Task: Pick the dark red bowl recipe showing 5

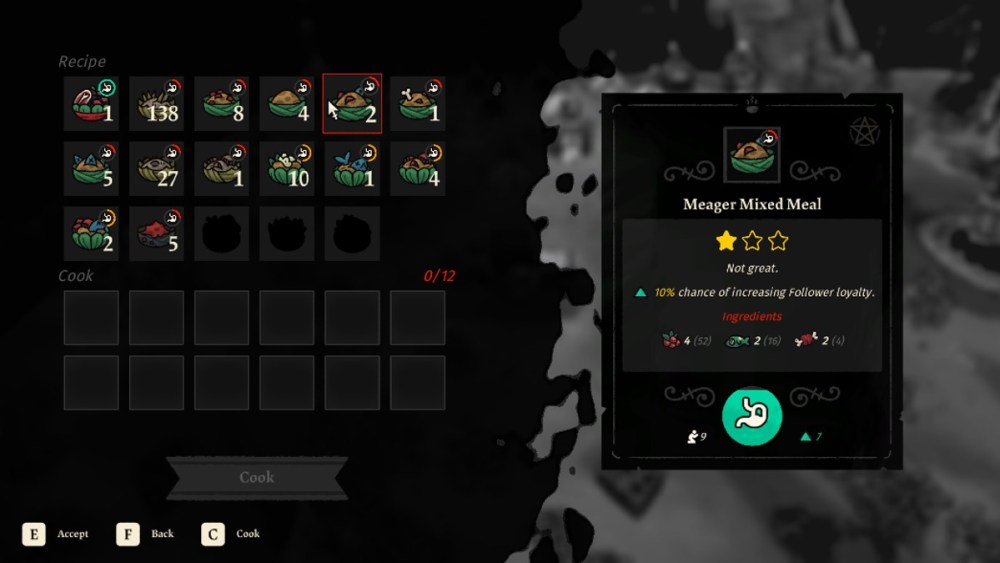Action: [x=156, y=233]
